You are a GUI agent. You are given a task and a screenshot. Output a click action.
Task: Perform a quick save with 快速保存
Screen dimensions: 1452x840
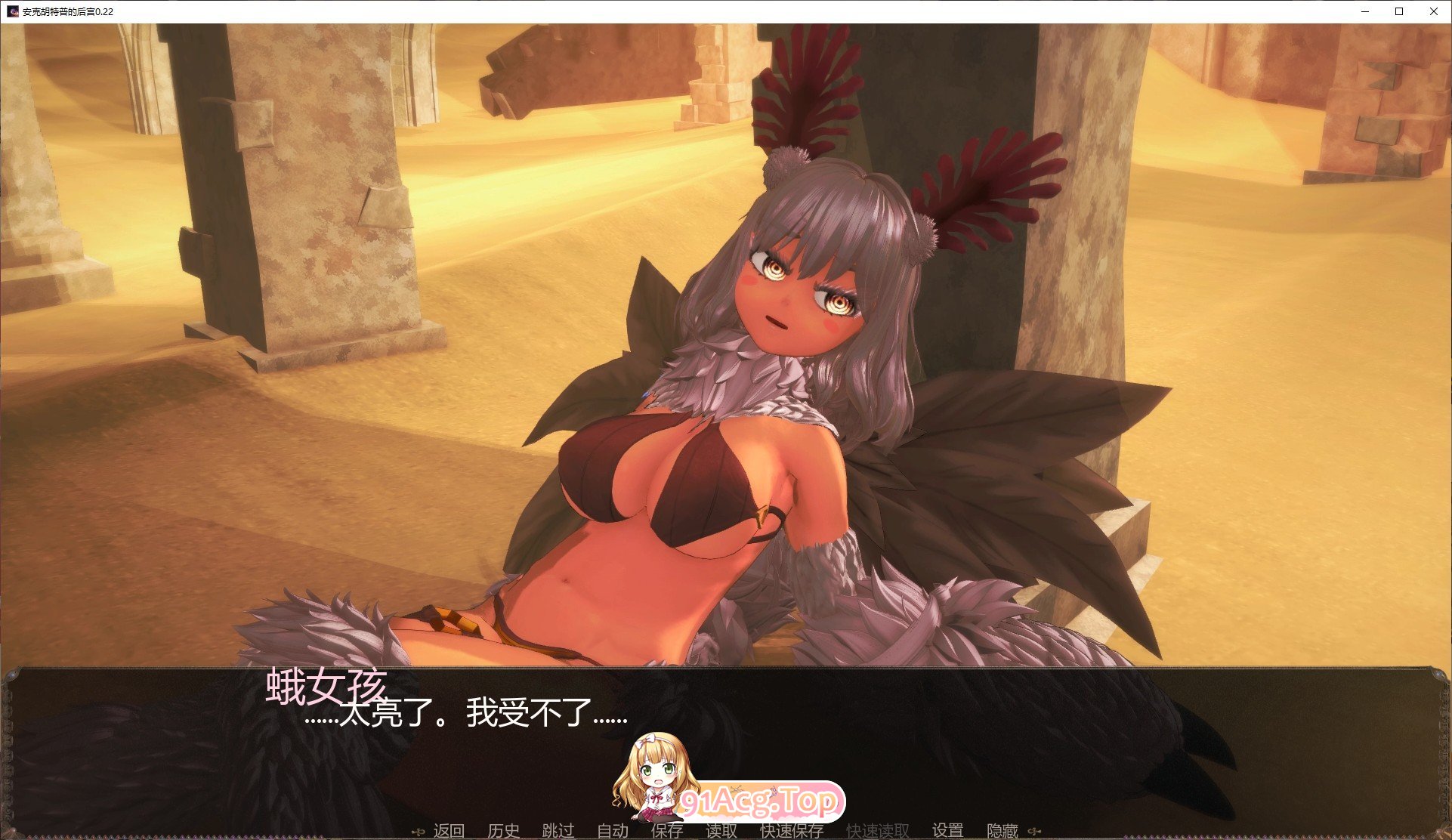pos(791,829)
